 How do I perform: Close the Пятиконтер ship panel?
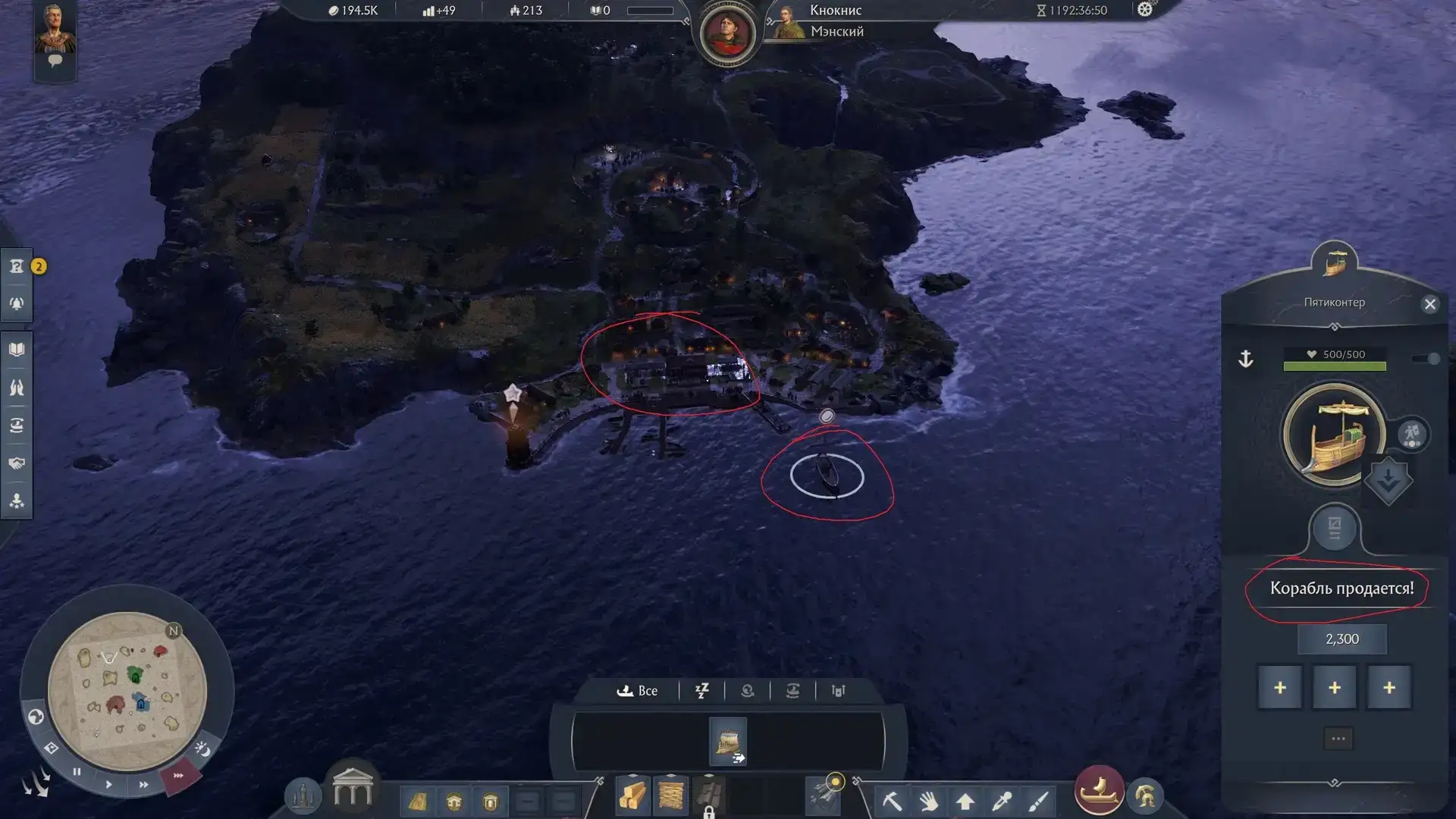pos(1429,304)
